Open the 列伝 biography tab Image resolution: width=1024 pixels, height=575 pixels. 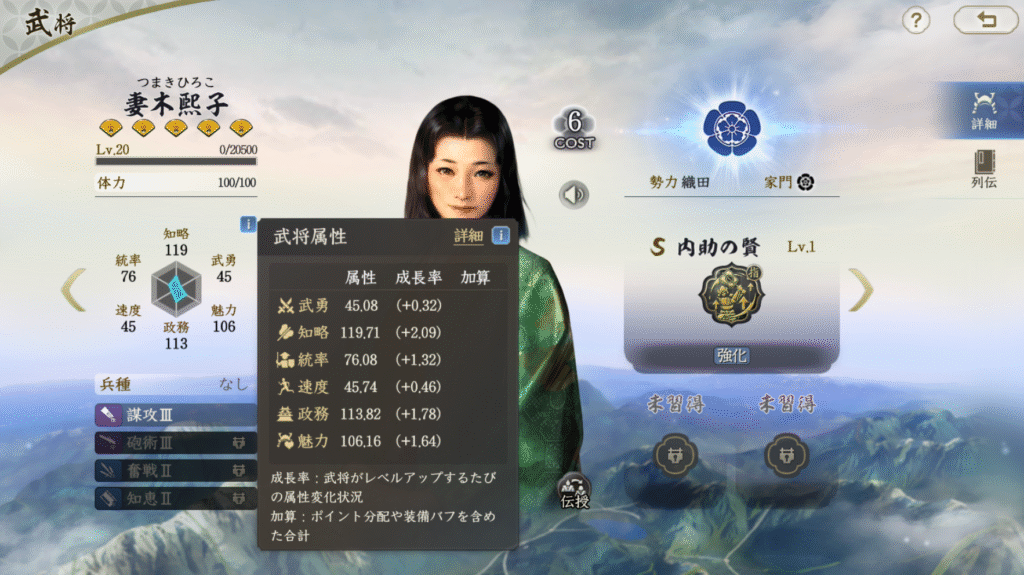pyautogui.click(x=983, y=169)
